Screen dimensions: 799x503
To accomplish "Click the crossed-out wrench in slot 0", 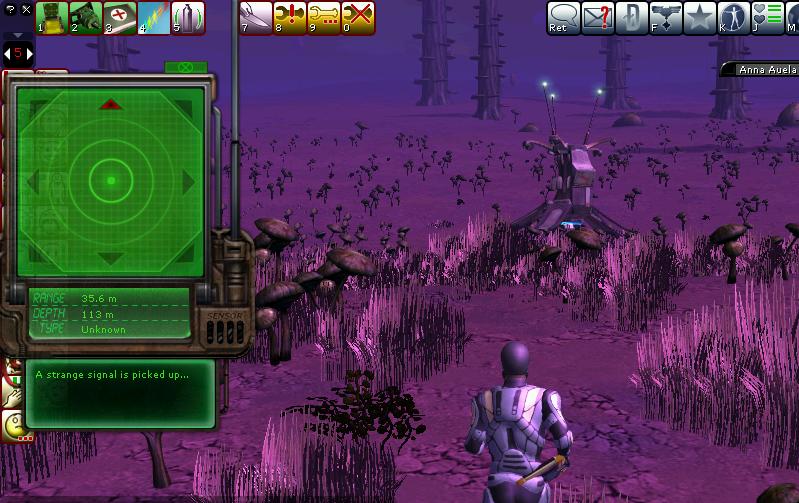I will coord(357,17).
